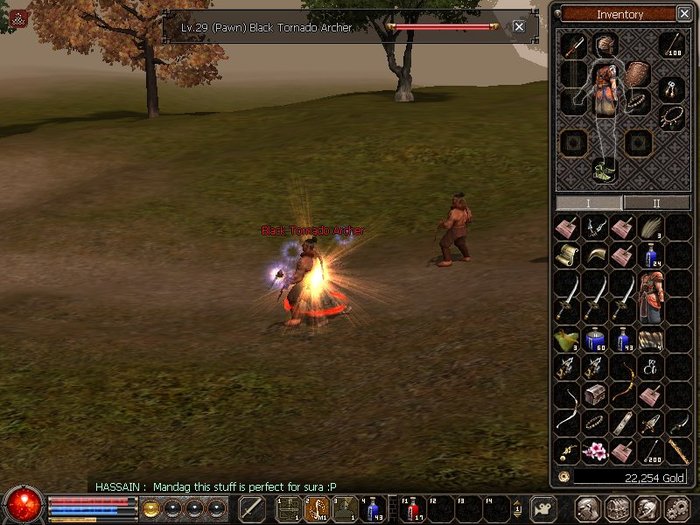The height and width of the screenshot is (525, 700).
Task: Use the red potion in the hotbar
Action: pos(413,510)
